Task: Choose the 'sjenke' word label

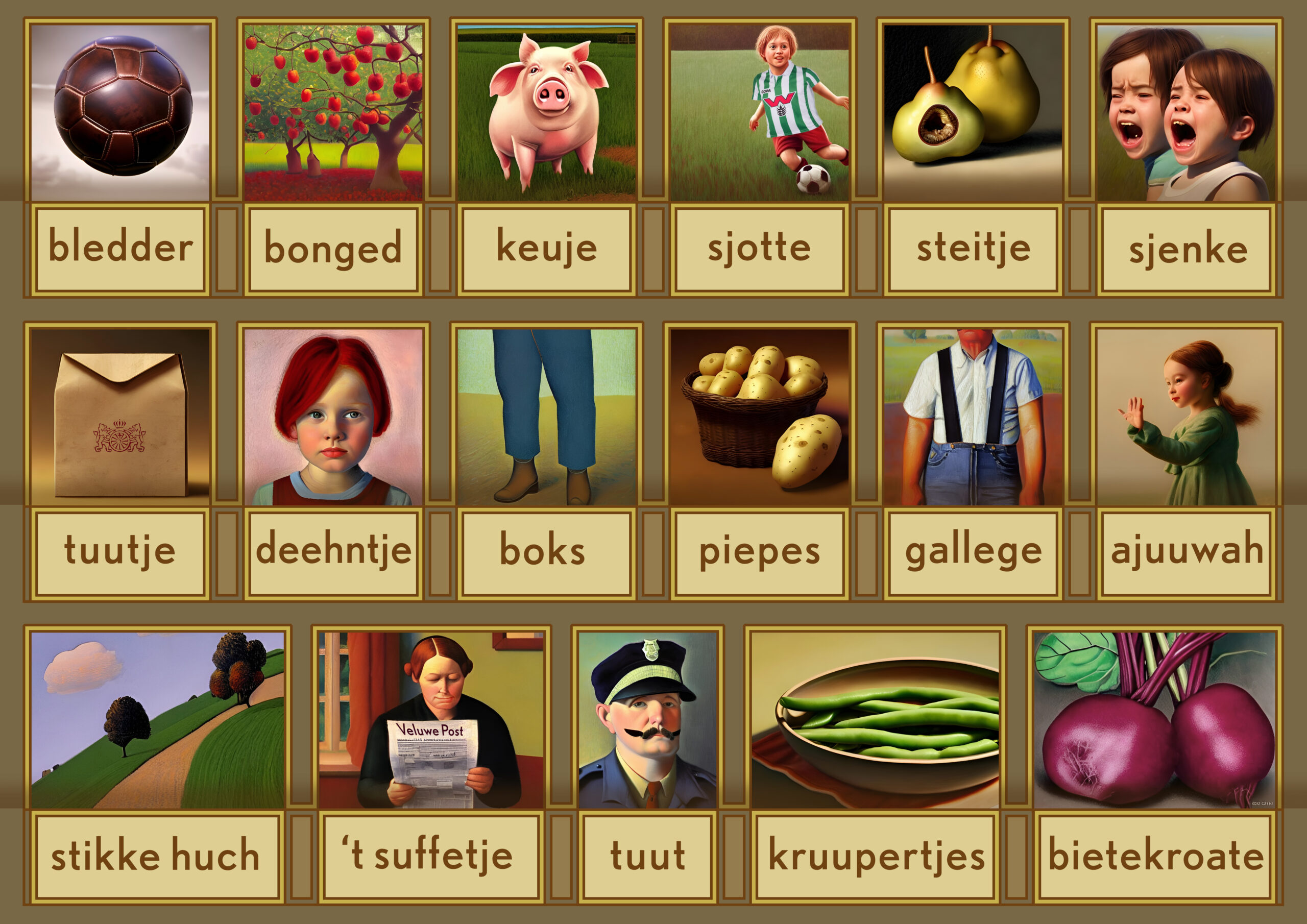Action: point(1188,249)
